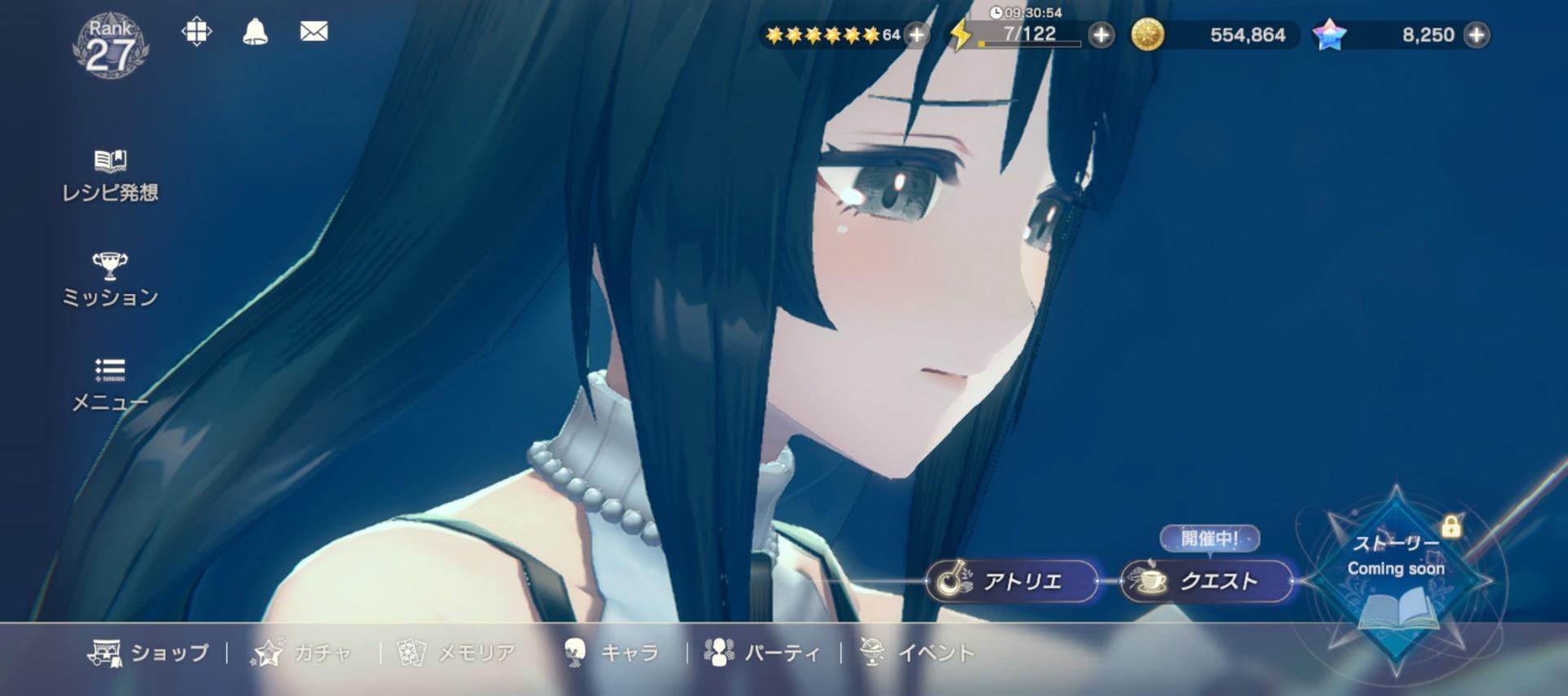1568x696 pixels.
Task: Buy more rainbow star gems with plus
Action: (x=1476, y=35)
